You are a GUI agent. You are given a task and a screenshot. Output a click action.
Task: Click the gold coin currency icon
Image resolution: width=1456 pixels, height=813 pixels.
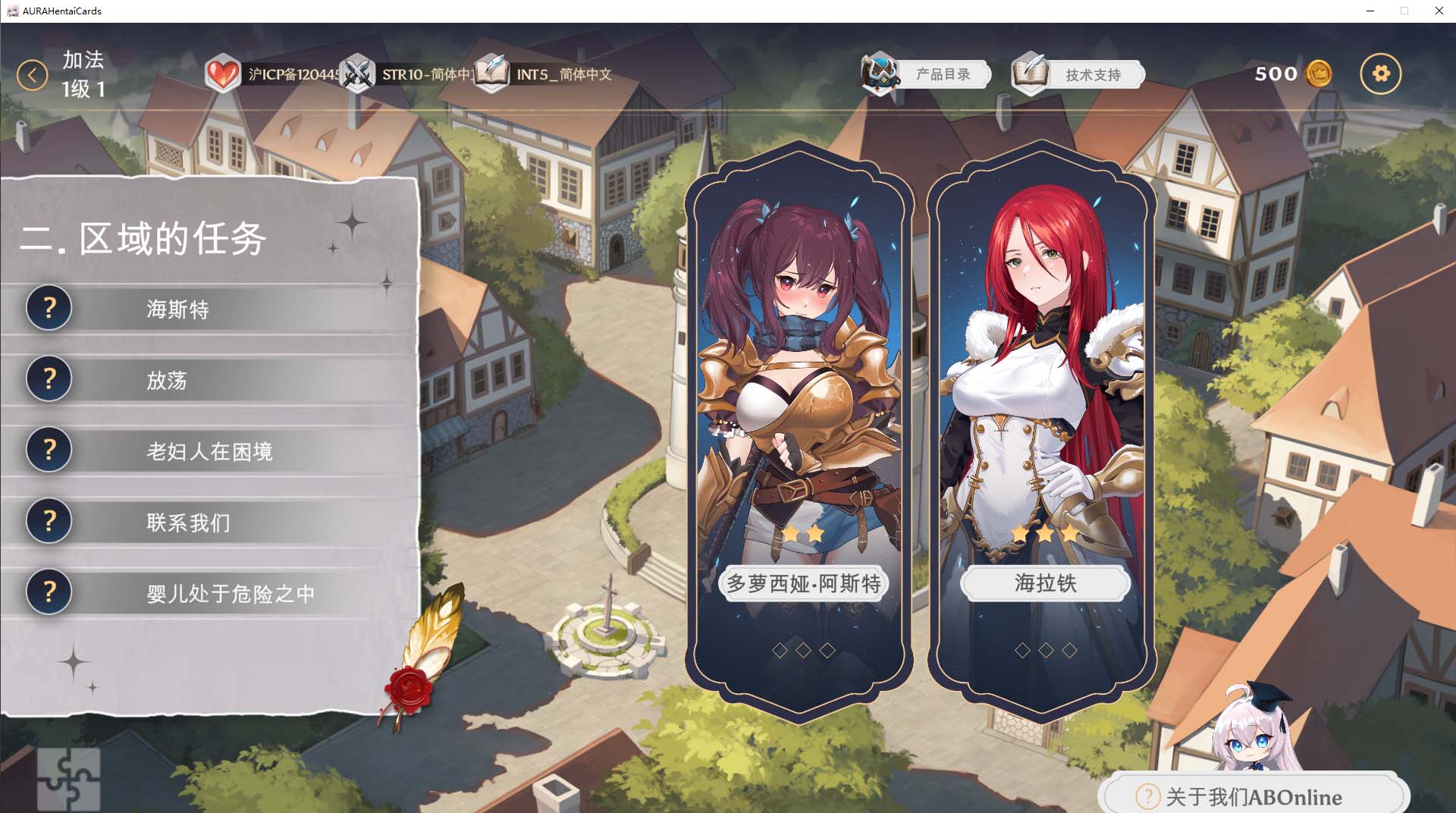click(1317, 74)
